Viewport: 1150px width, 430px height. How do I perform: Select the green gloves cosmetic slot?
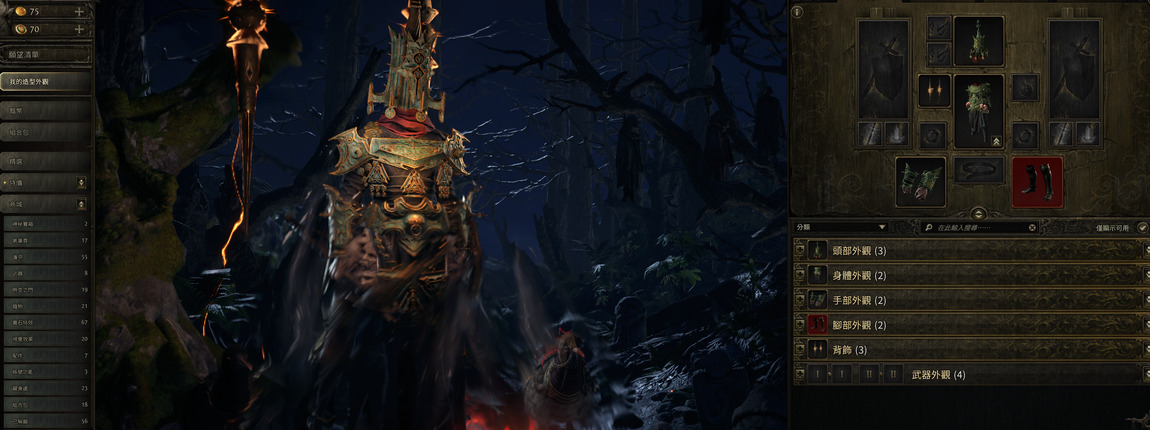pos(920,181)
